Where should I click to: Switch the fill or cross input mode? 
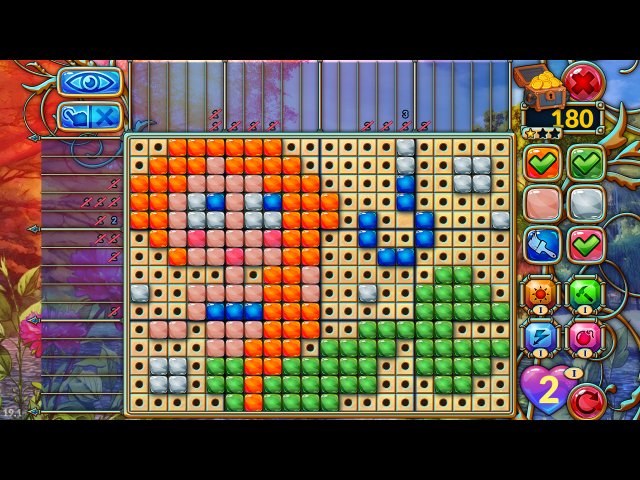pos(89,116)
